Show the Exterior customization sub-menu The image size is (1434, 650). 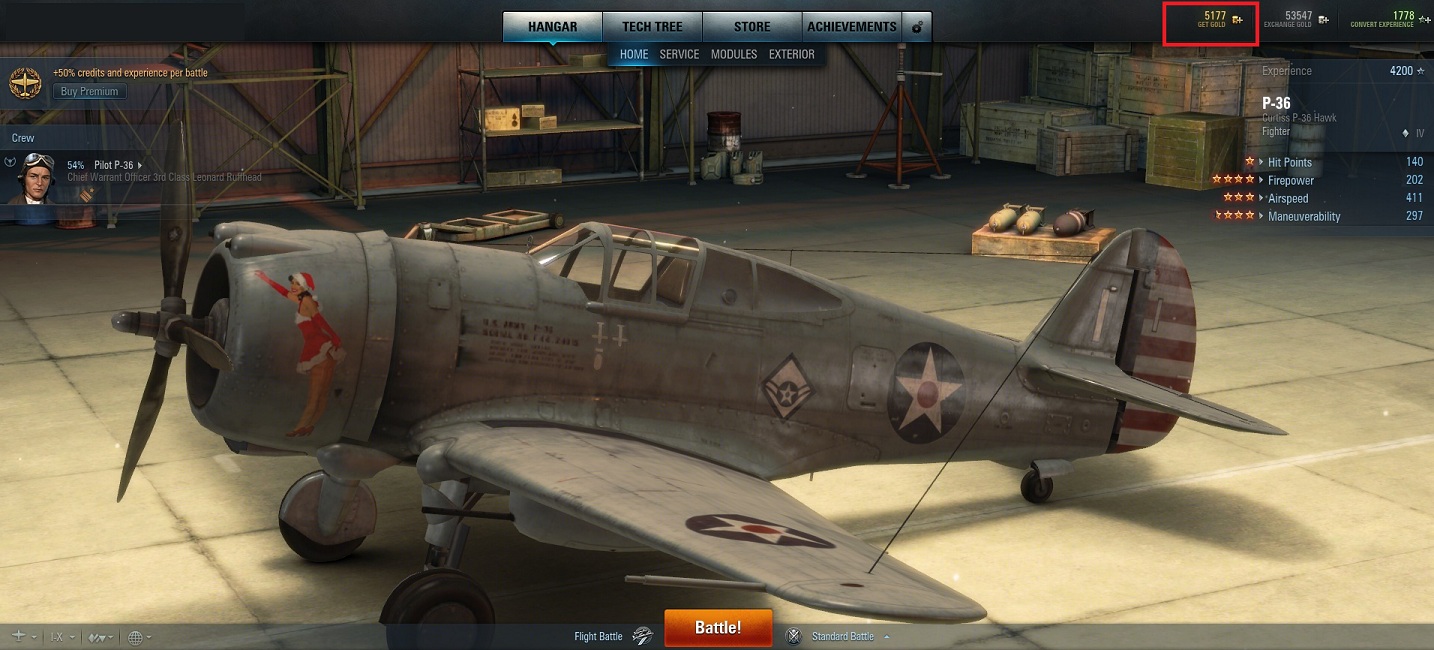[x=792, y=54]
